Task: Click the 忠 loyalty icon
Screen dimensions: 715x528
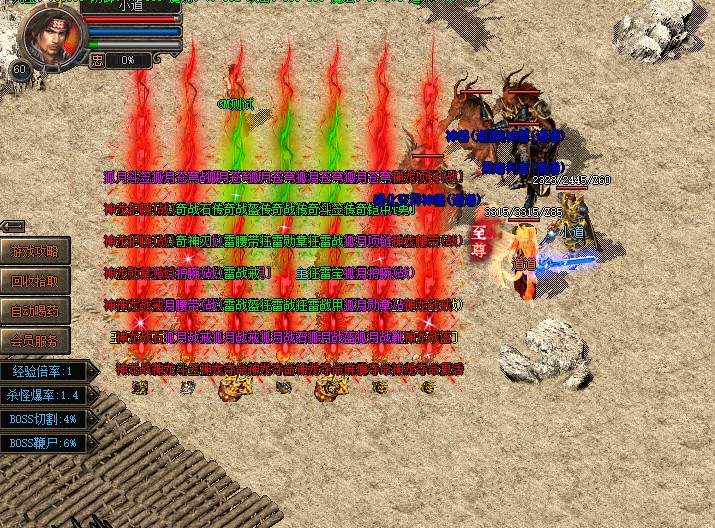Action: click(x=97, y=60)
